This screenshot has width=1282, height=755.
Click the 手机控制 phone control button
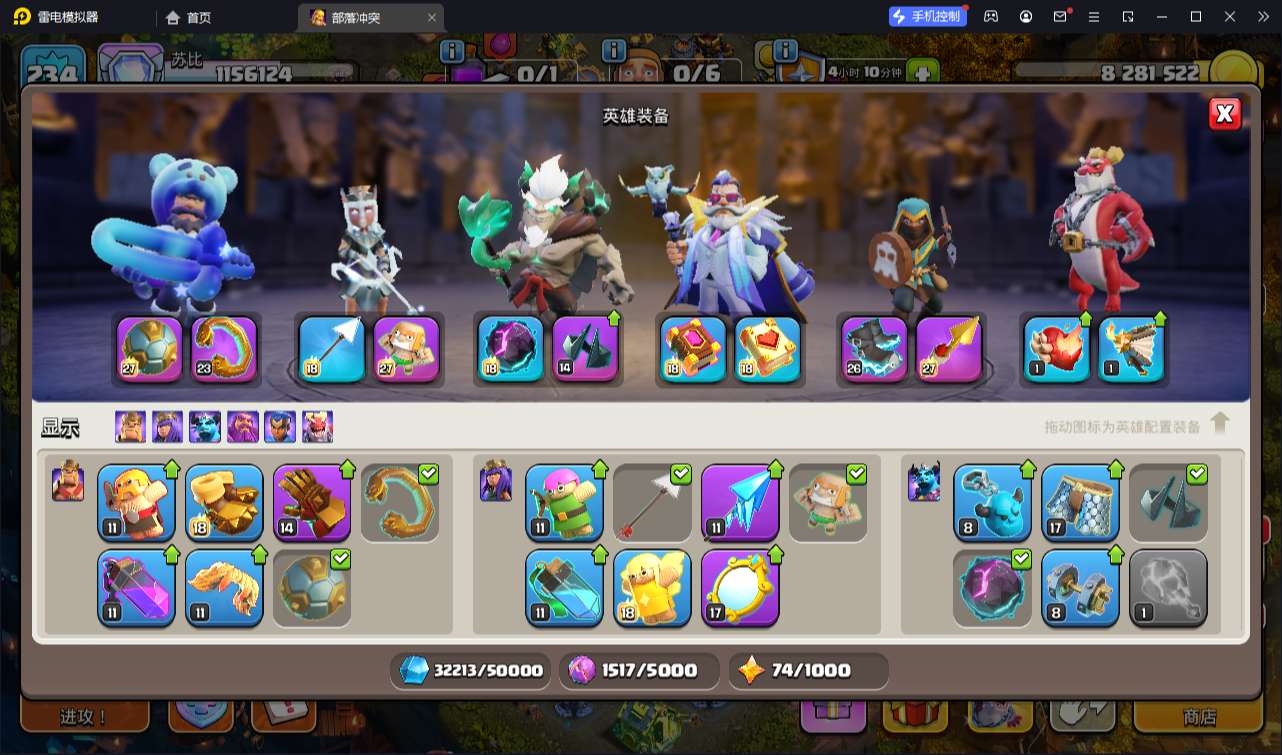coord(928,17)
